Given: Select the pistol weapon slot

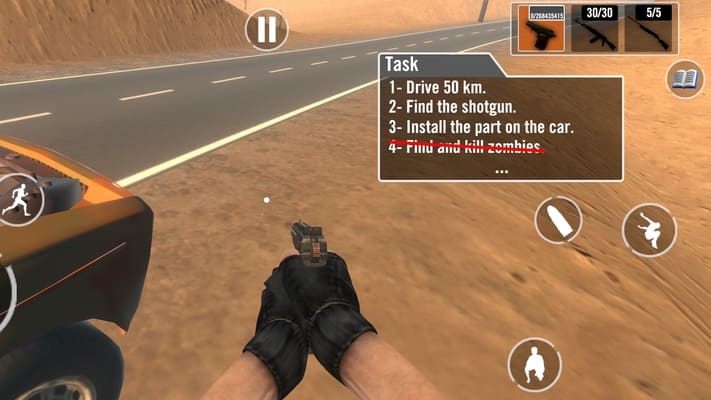Looking at the screenshot, I should [x=540, y=28].
